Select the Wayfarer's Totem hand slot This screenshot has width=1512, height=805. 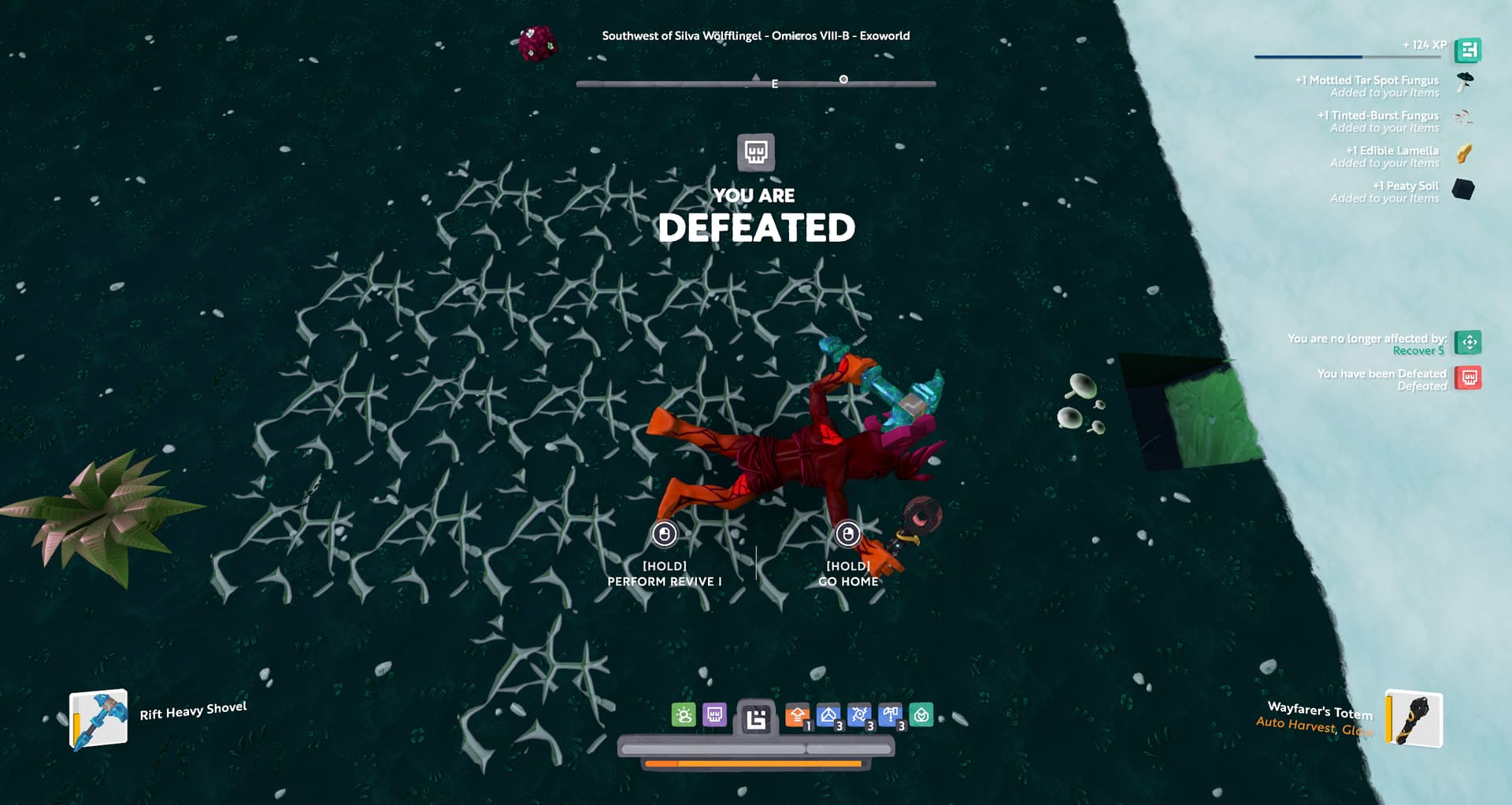[x=1414, y=718]
